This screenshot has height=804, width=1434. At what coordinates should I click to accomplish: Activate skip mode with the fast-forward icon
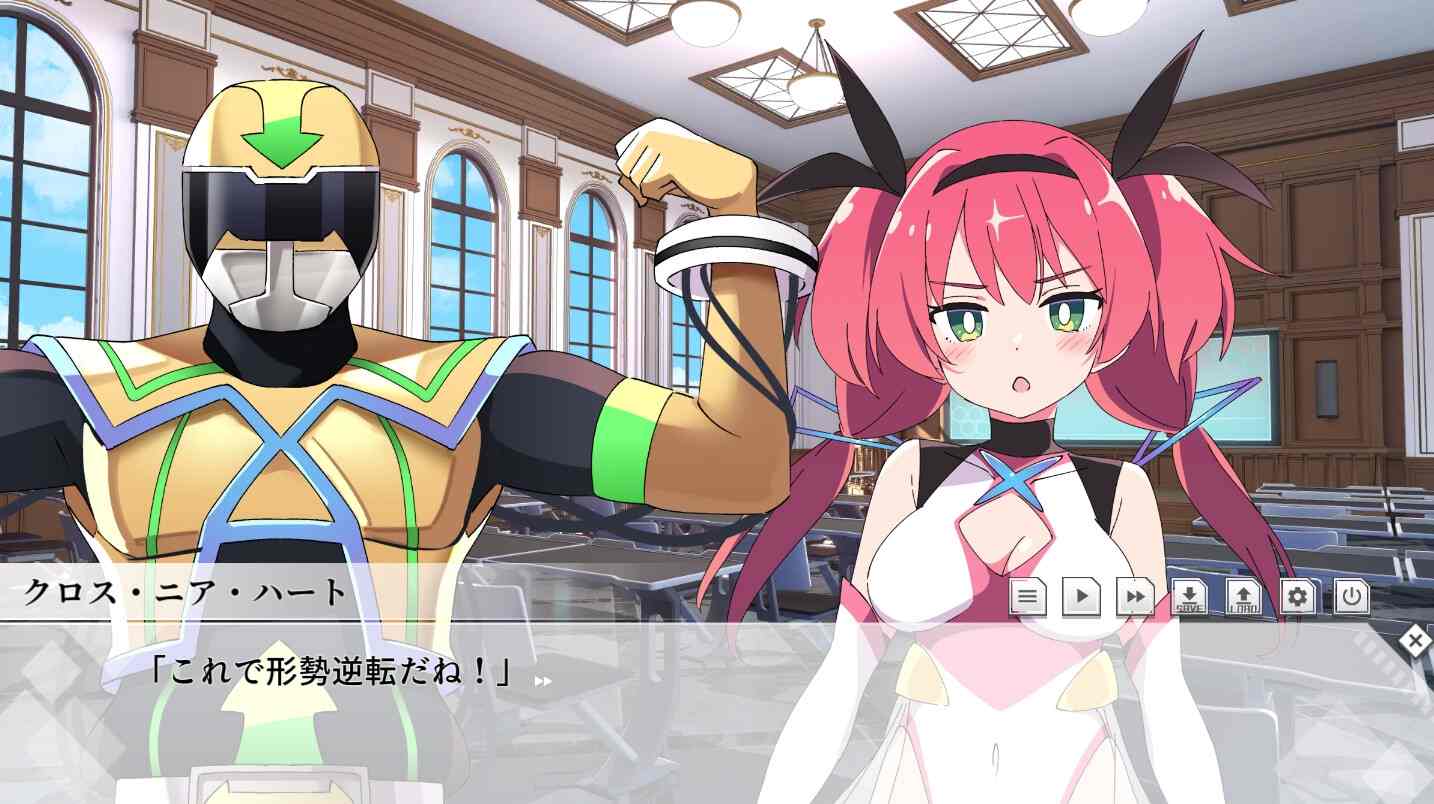(x=1133, y=596)
